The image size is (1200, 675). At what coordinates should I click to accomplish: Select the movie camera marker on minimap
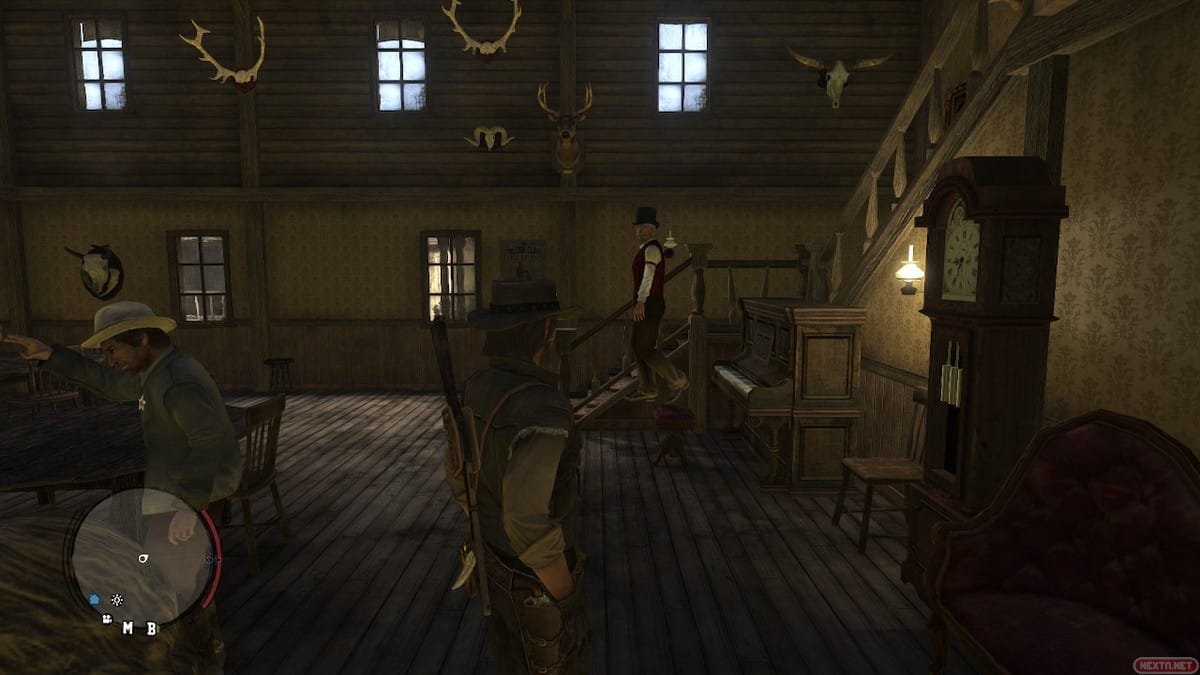tap(107, 619)
